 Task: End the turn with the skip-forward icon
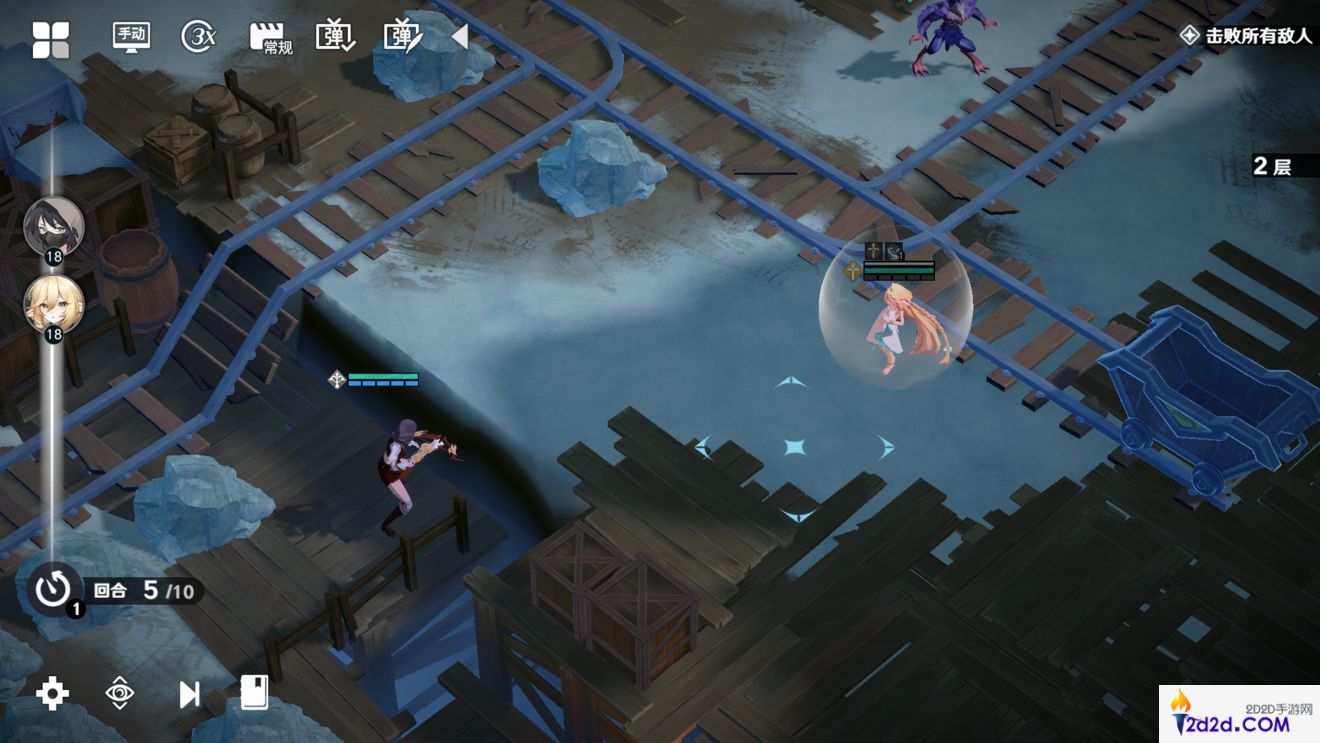(x=188, y=694)
